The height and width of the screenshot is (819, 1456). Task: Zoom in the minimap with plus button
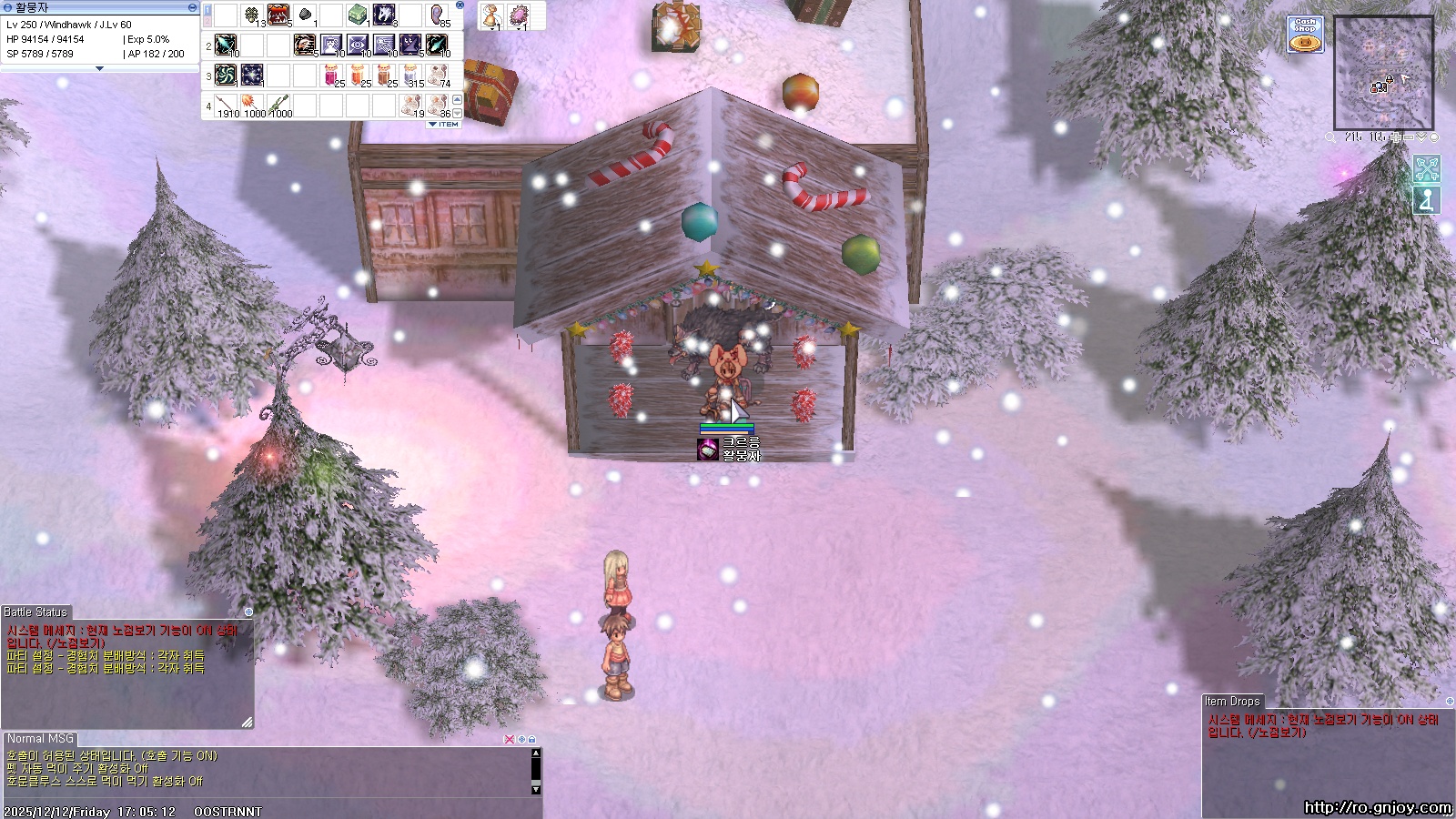coord(1395,137)
